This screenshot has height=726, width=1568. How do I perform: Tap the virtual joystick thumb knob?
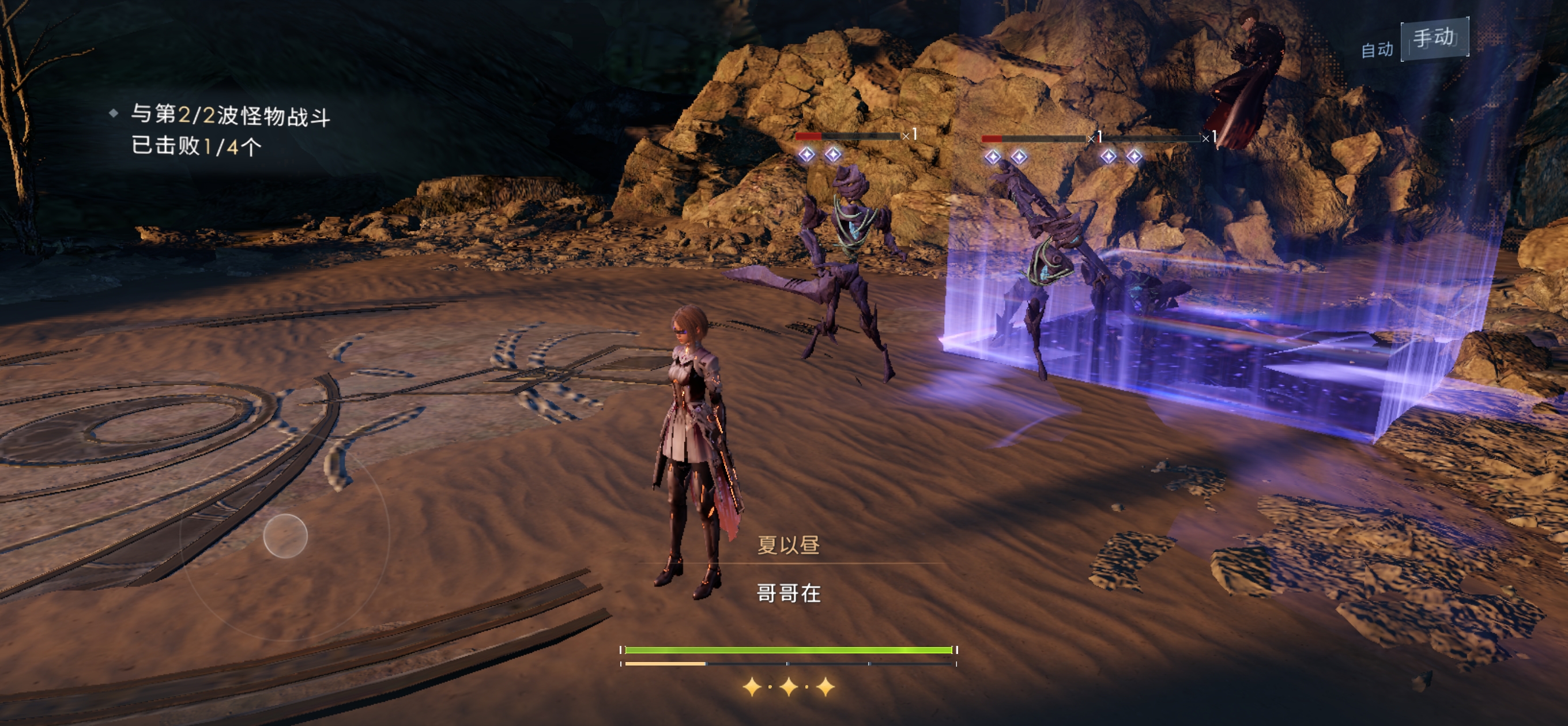[x=285, y=535]
